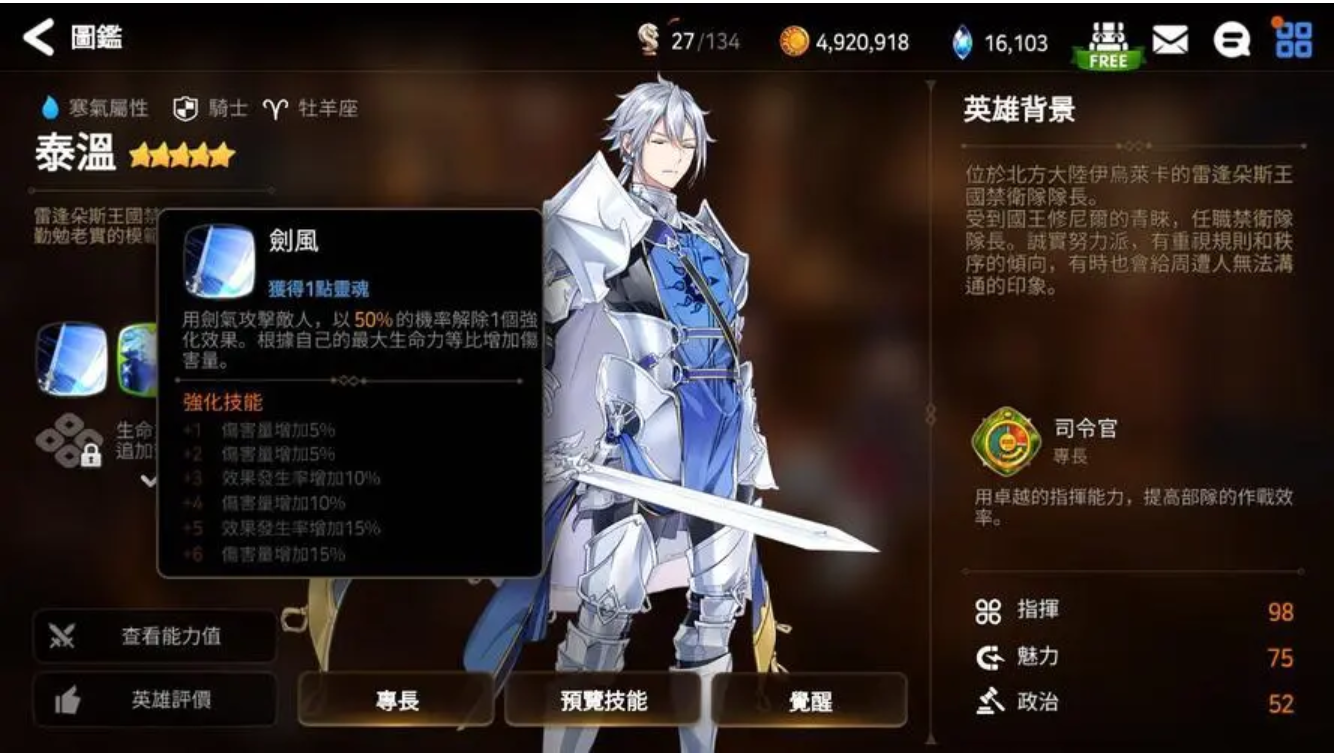Open the chat bubble icon
Viewport: 1334px width, 755px height.
tap(1234, 42)
